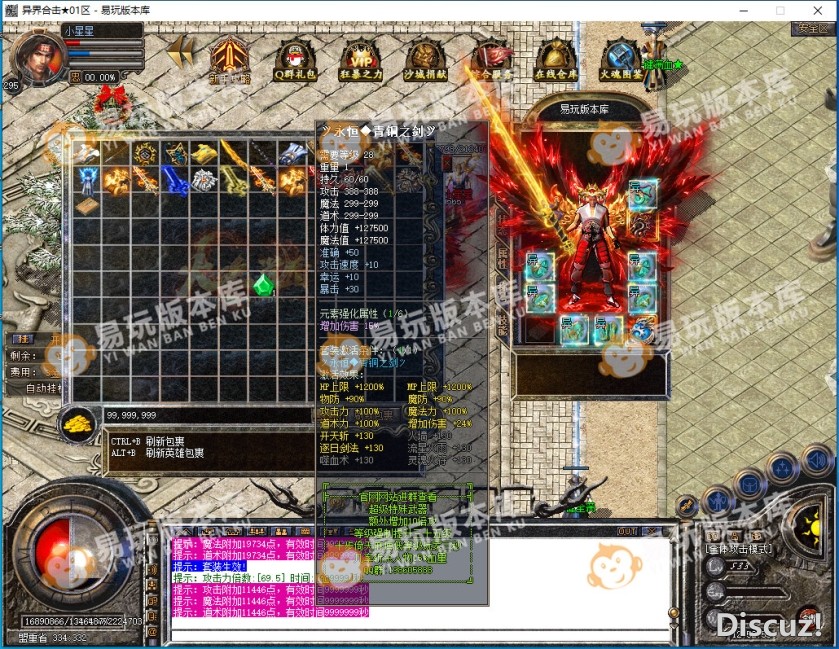
Task: Click the OUT button above chat
Action: 627,531
